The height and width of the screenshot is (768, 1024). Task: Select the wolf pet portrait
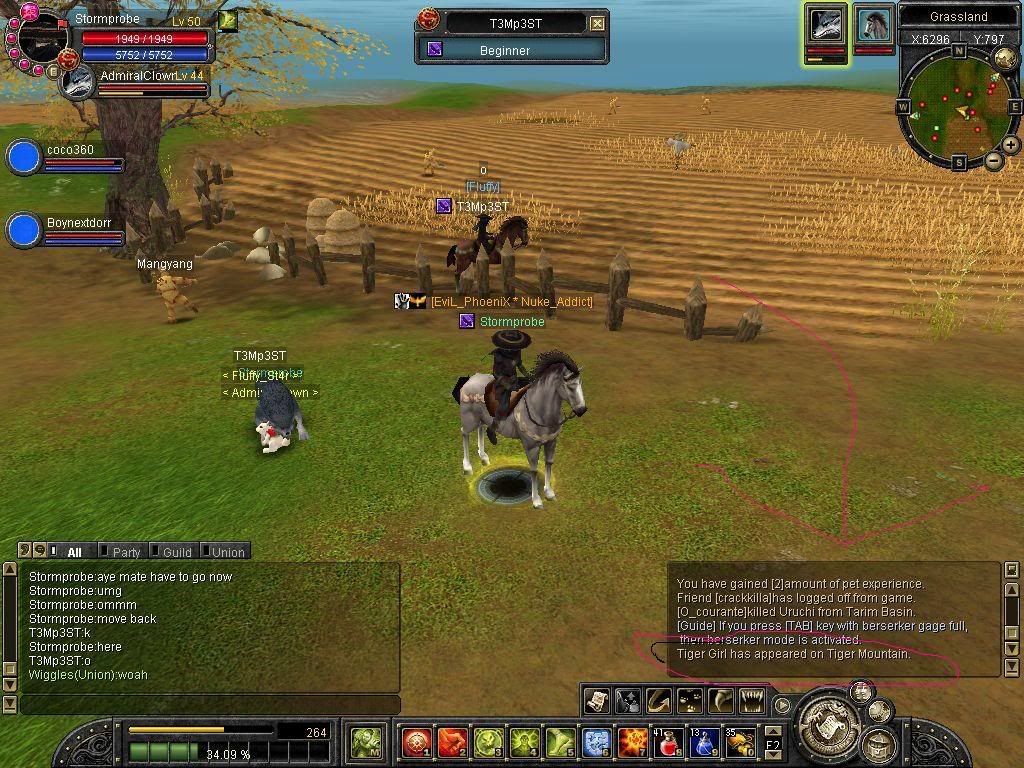point(827,24)
